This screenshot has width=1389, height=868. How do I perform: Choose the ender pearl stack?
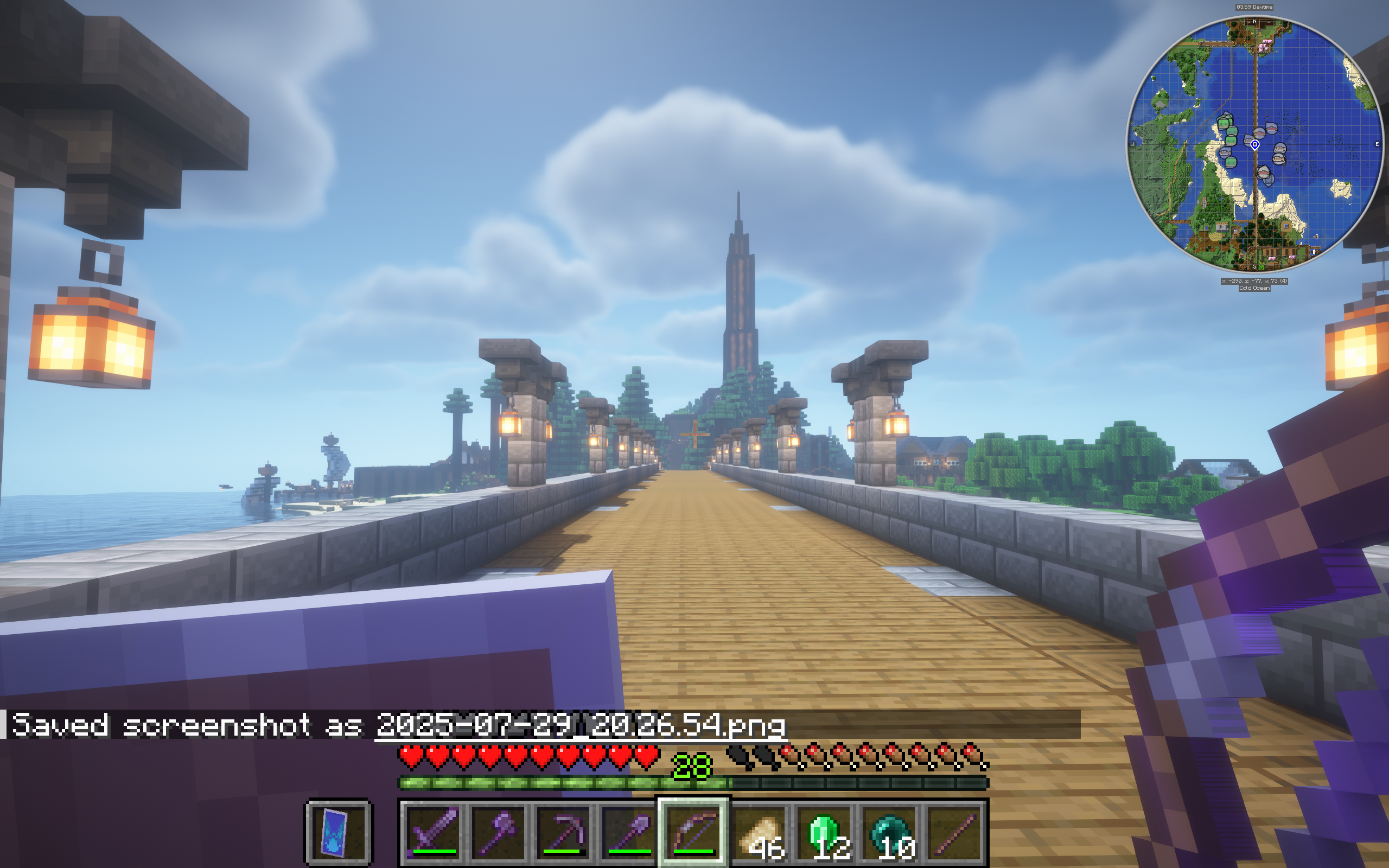tap(889, 831)
